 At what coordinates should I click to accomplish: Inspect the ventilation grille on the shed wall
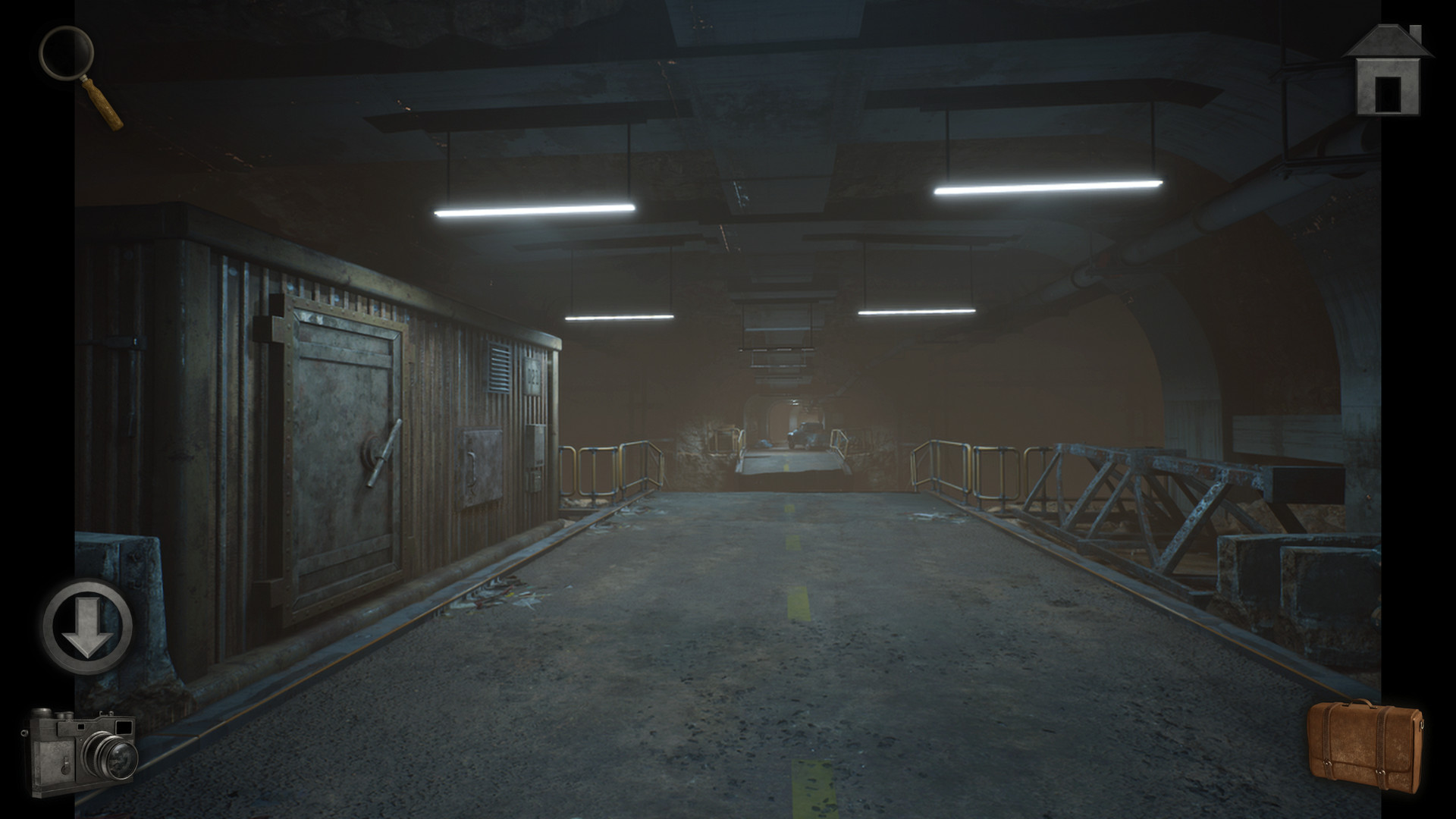point(499,368)
